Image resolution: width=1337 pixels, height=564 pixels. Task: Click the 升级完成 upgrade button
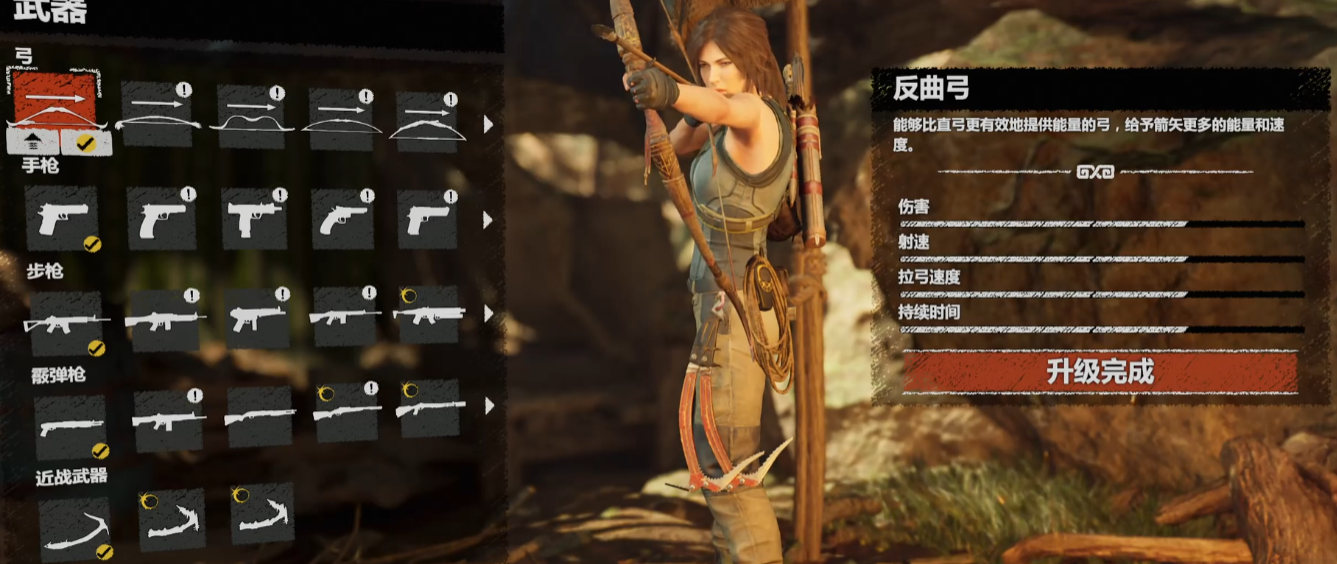tap(1100, 373)
